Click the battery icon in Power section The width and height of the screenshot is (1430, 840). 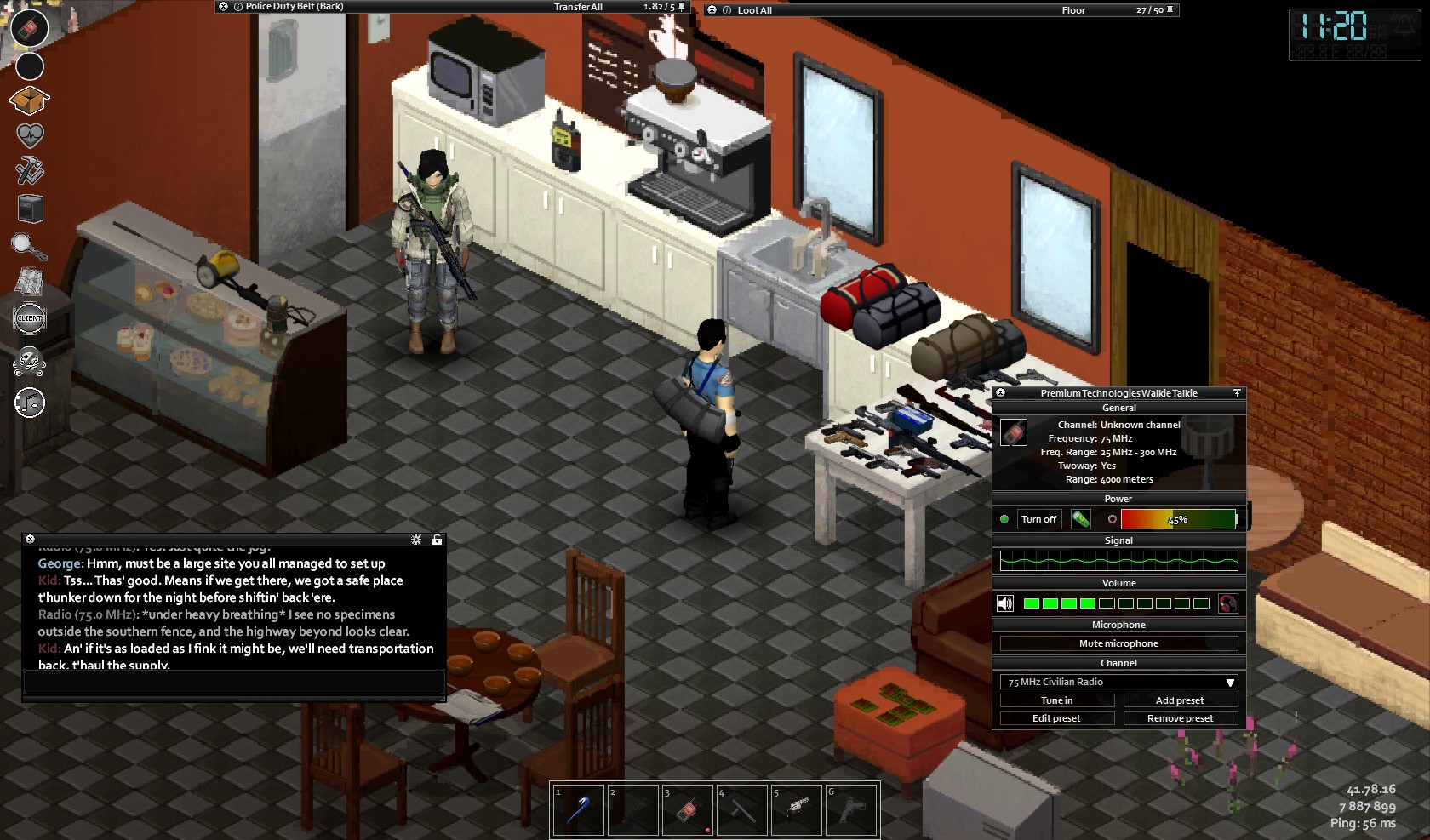coord(1080,519)
